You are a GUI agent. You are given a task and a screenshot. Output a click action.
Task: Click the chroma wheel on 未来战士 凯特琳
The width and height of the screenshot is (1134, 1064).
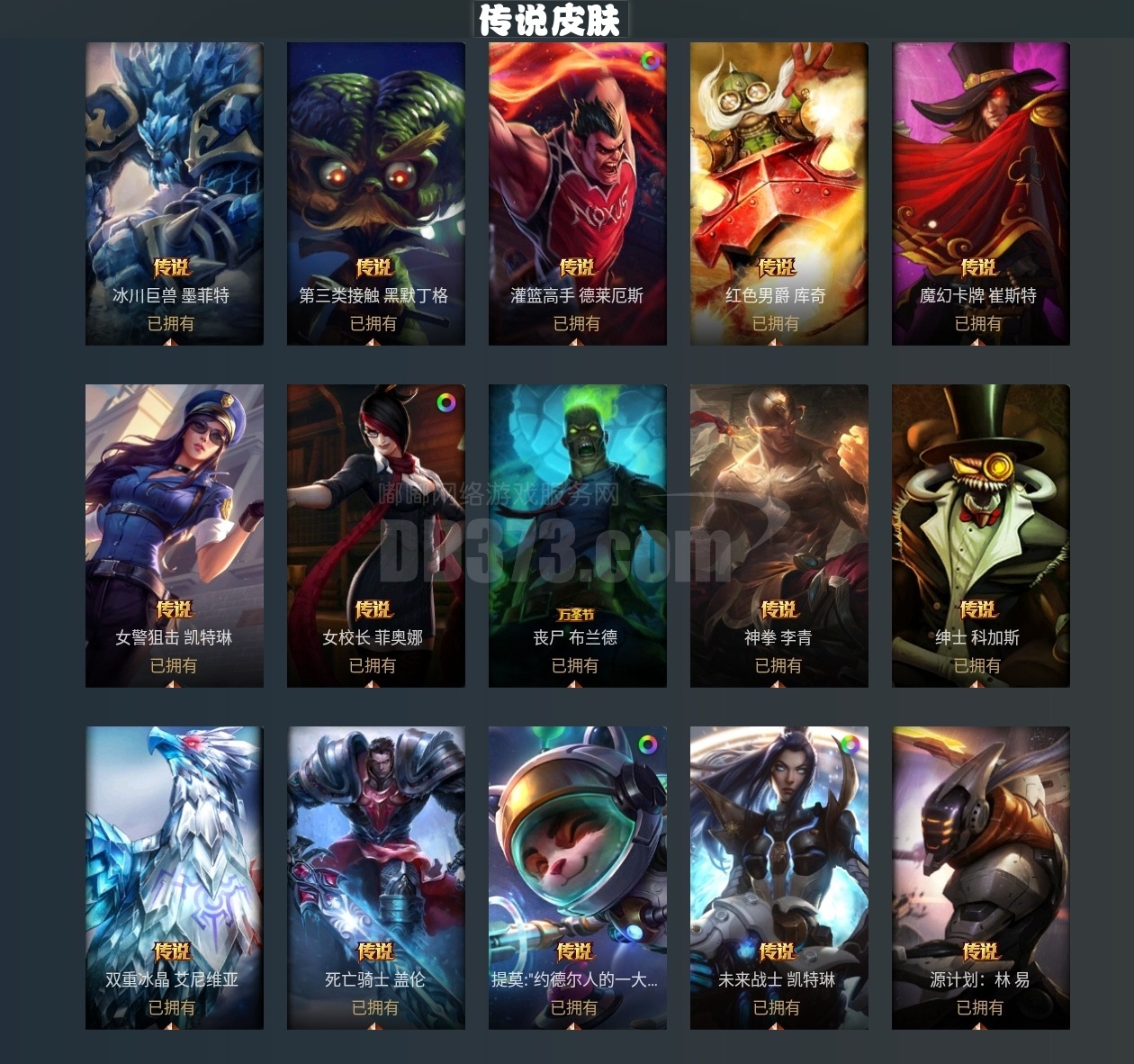(850, 744)
